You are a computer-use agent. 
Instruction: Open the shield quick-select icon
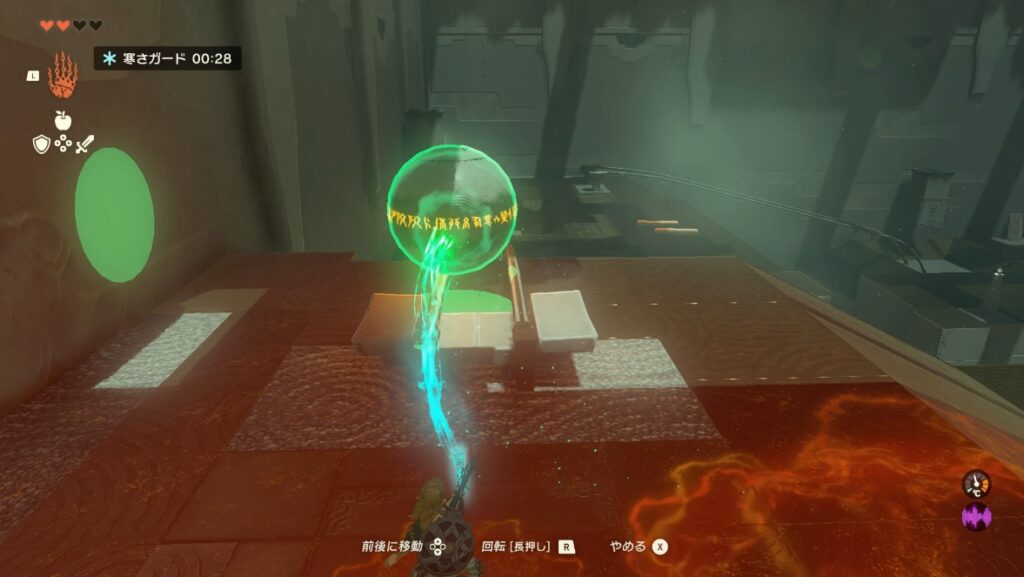41,145
